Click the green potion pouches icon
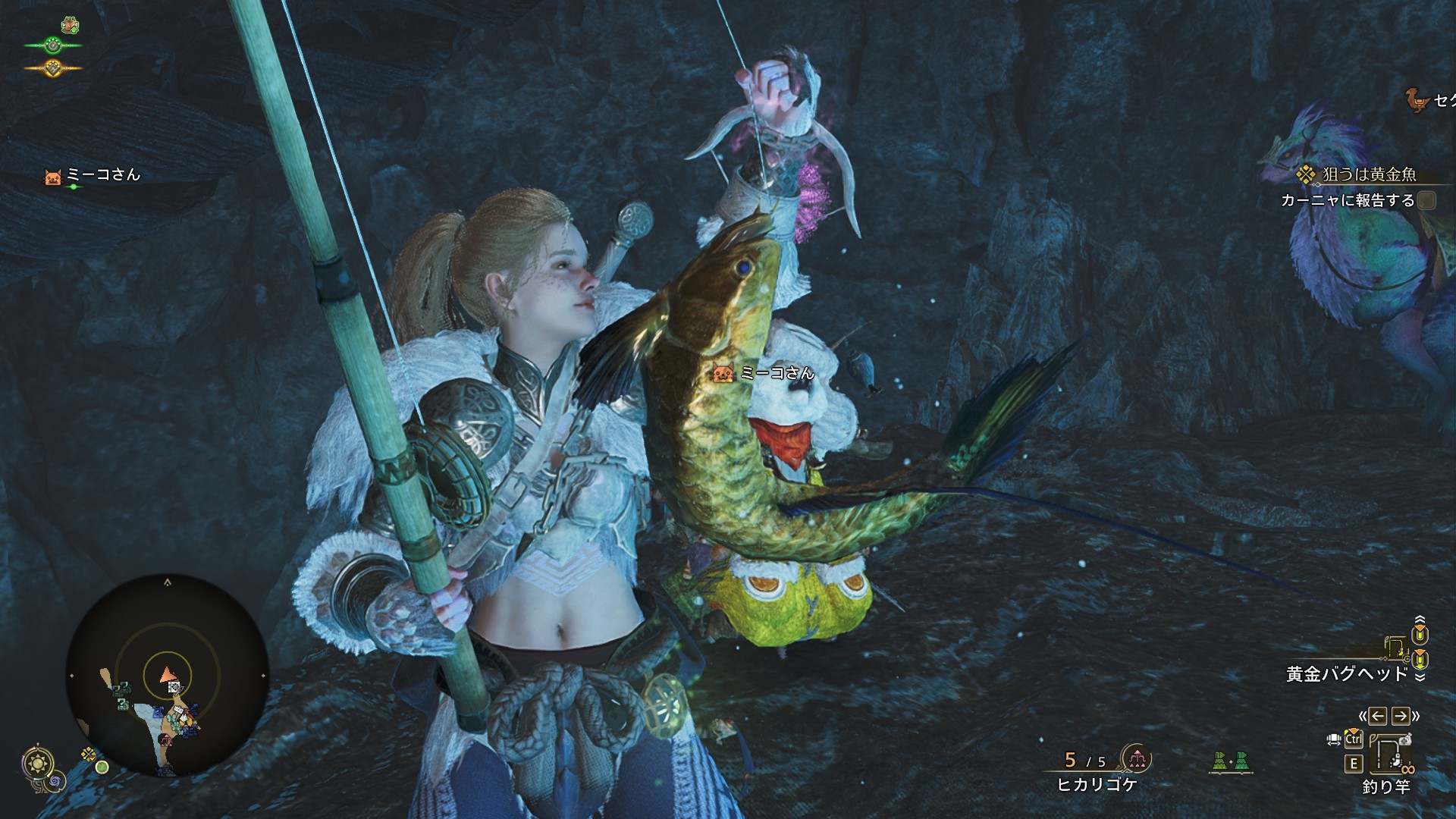 point(1229,761)
